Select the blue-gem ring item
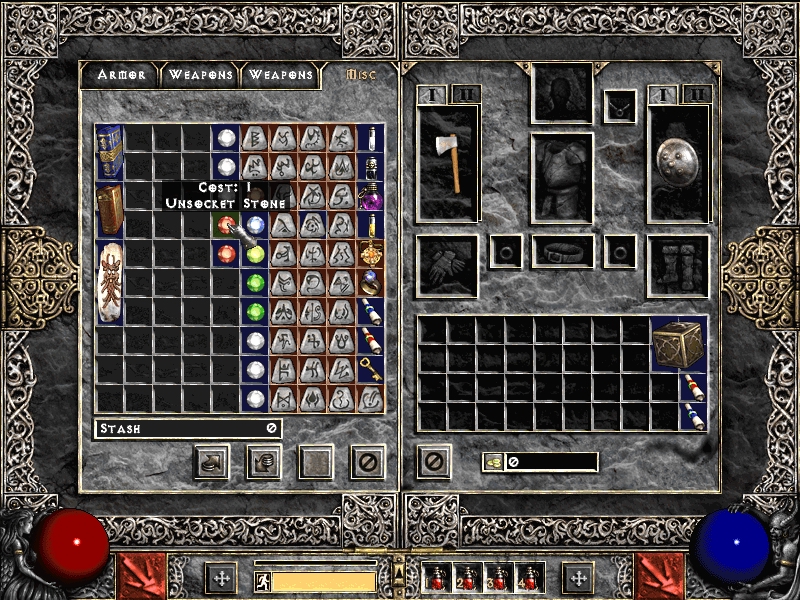 pyautogui.click(x=370, y=282)
